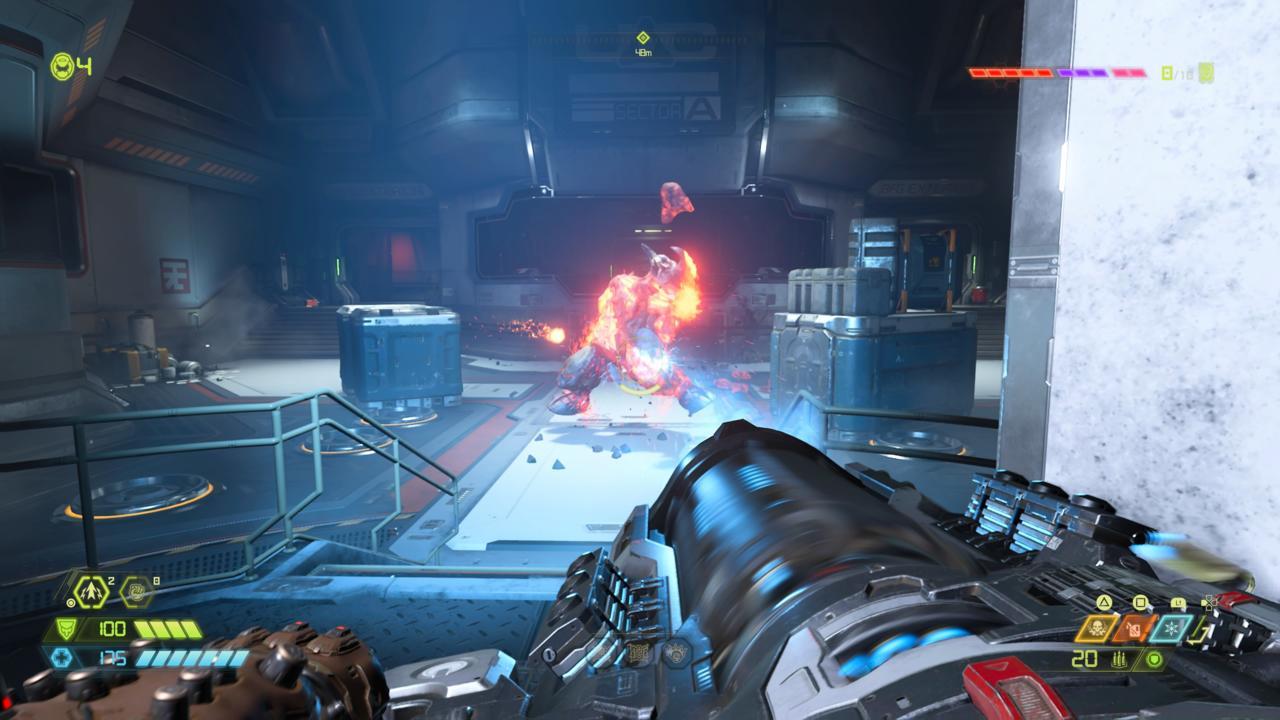The width and height of the screenshot is (1280, 720).
Task: Select the orange fuel canister mod icon
Action: [x=1134, y=628]
